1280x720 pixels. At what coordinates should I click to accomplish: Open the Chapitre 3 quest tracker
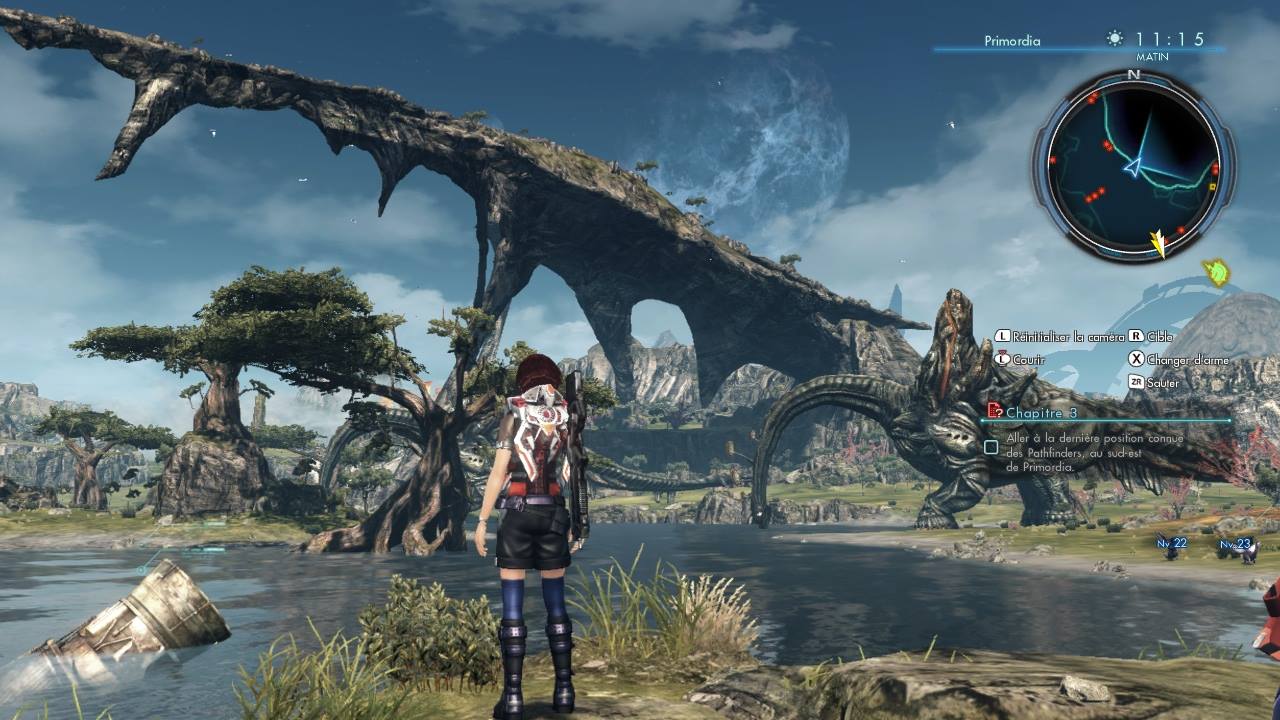click(x=1040, y=412)
